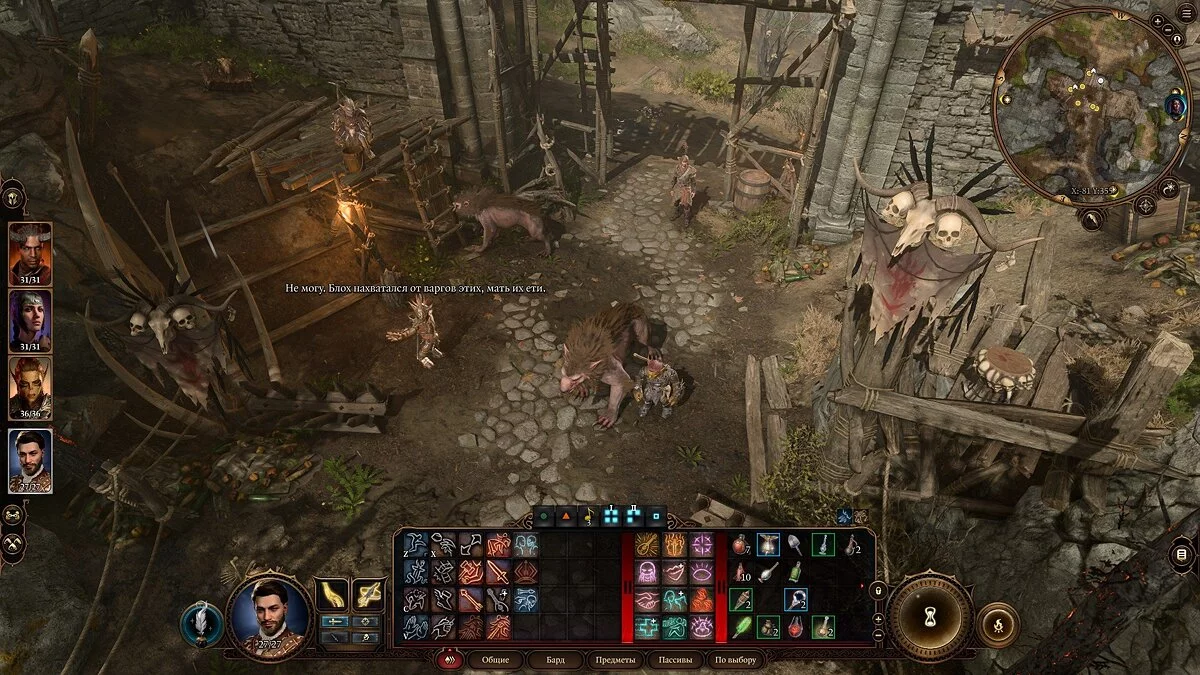Screen dimensions: 1200x675
Task: Use the green feather item slot
Action: tap(741, 628)
